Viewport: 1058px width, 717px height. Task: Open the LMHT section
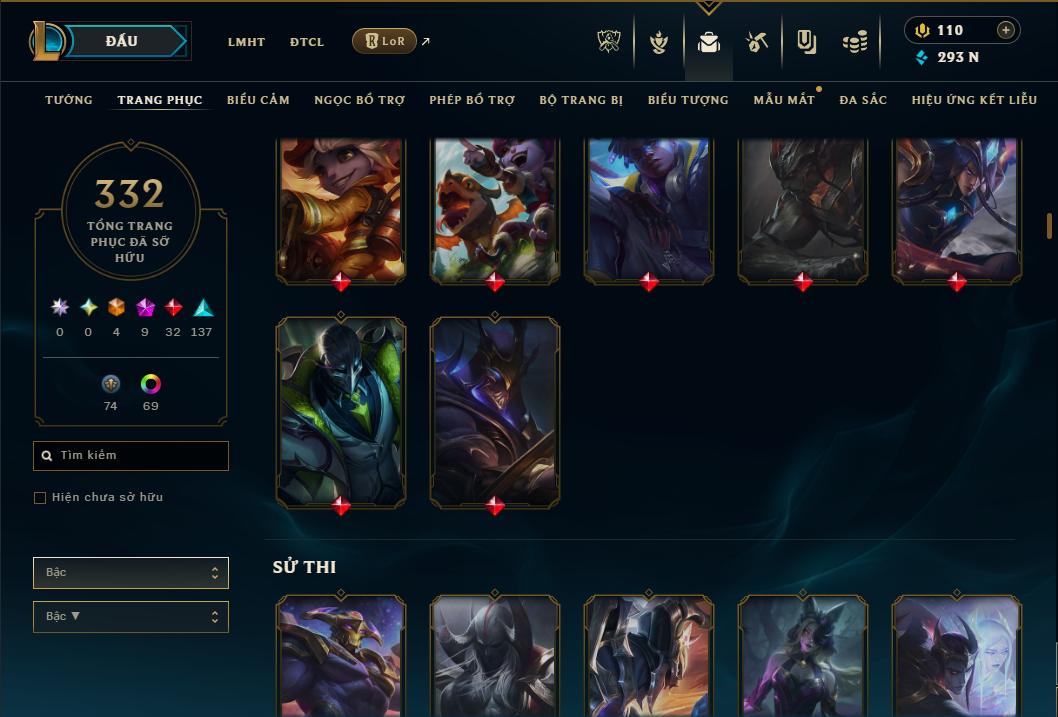pyautogui.click(x=246, y=42)
